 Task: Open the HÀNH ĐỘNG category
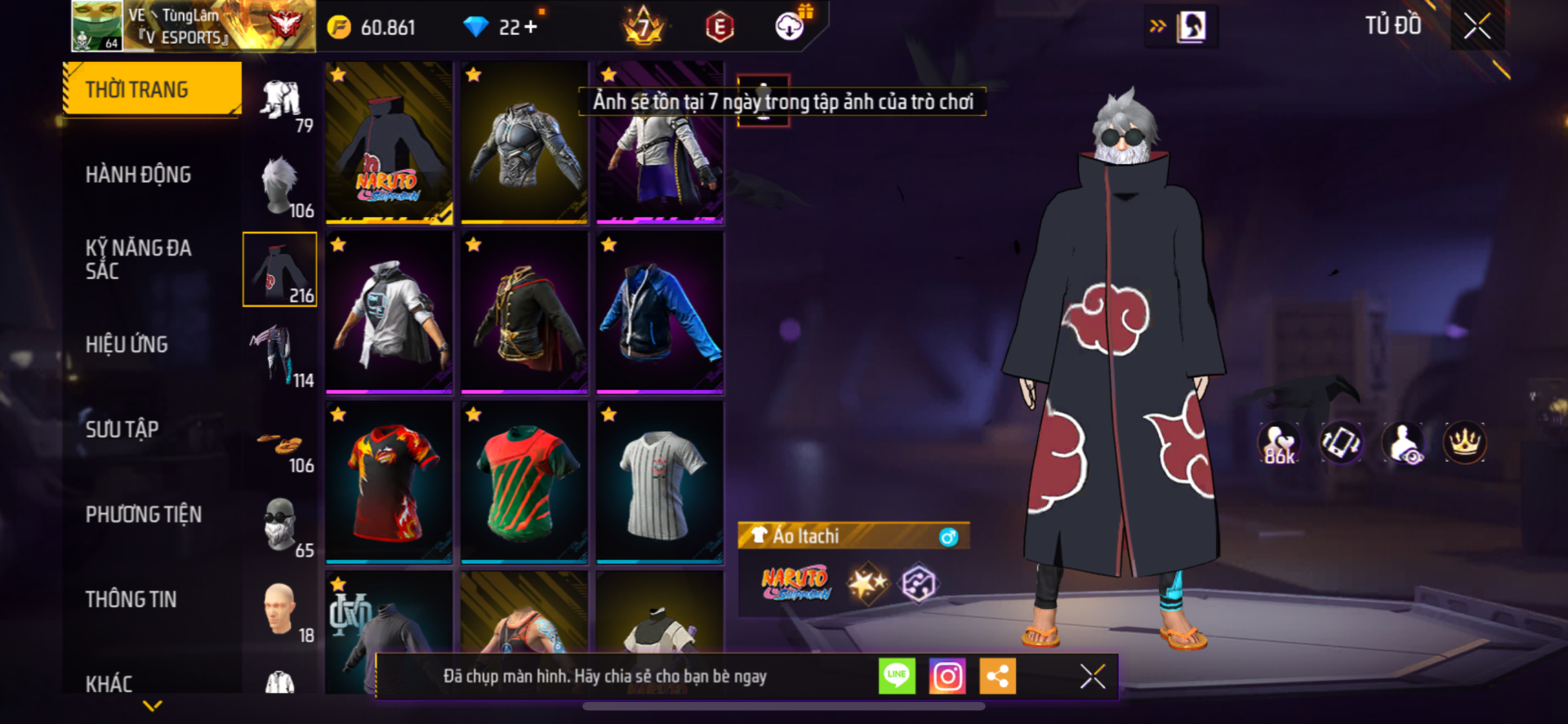click(x=138, y=175)
